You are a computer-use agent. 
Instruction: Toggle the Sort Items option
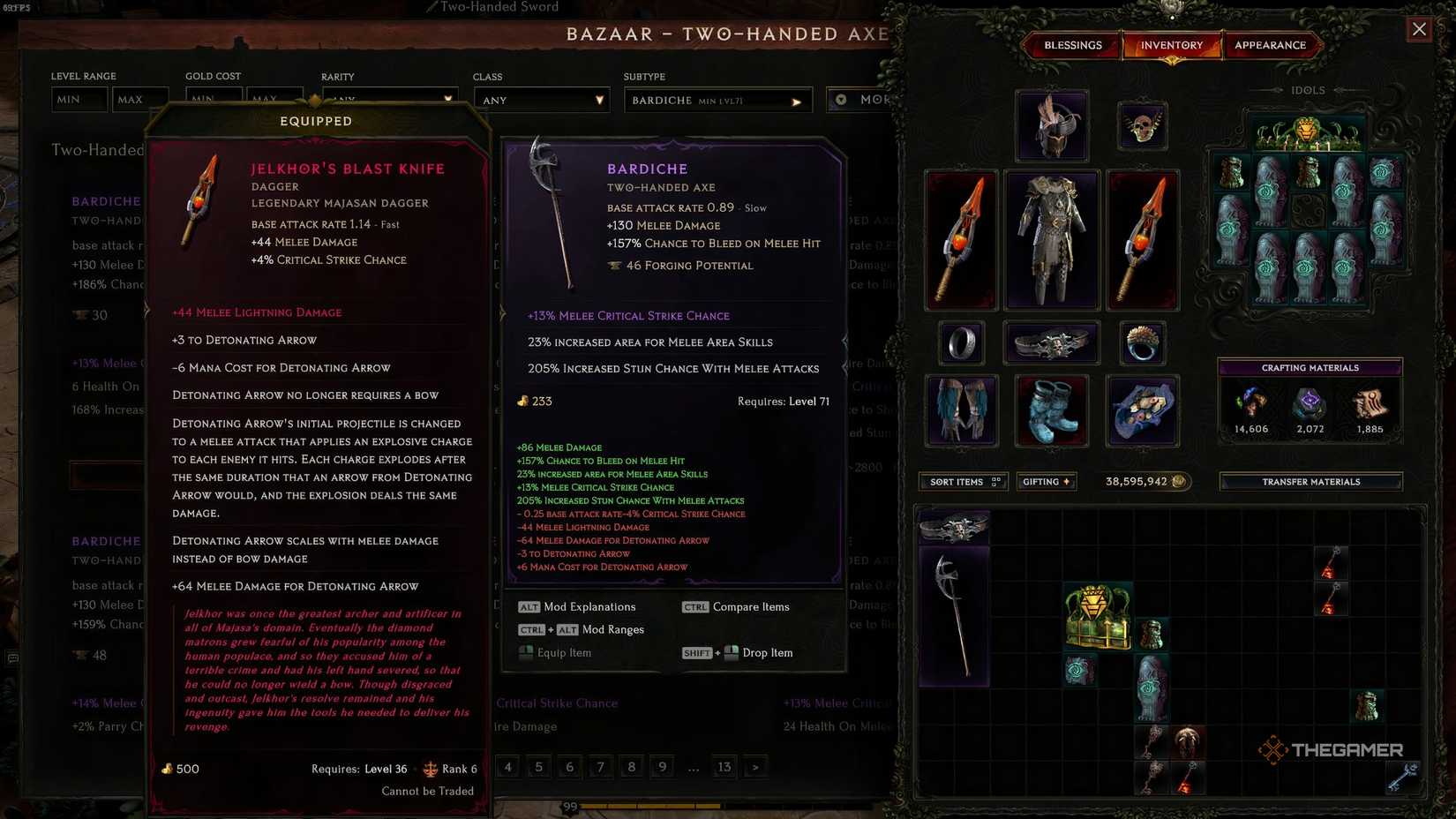click(x=962, y=481)
